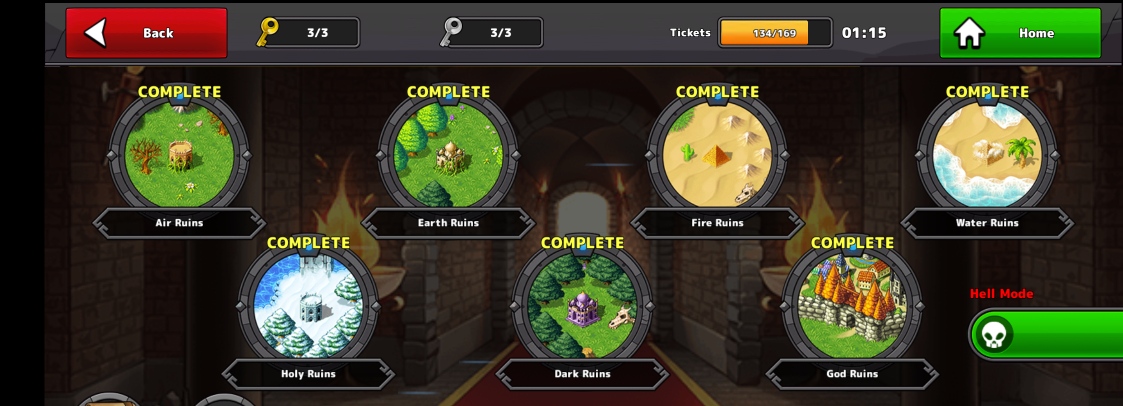
Task: Open the Water Ruins beach dungeon
Action: (x=986, y=153)
